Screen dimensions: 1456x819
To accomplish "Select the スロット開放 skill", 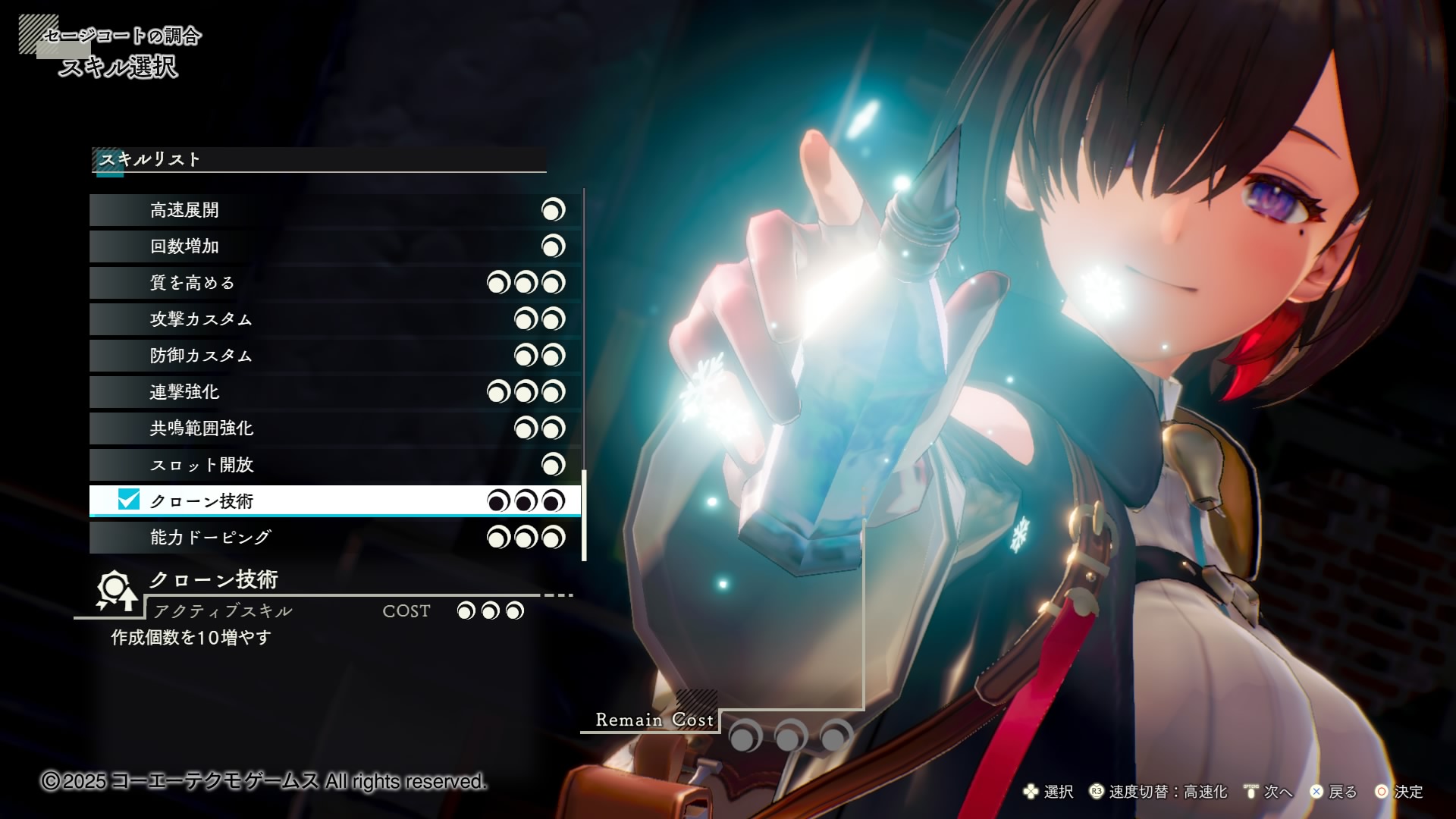I will point(334,465).
